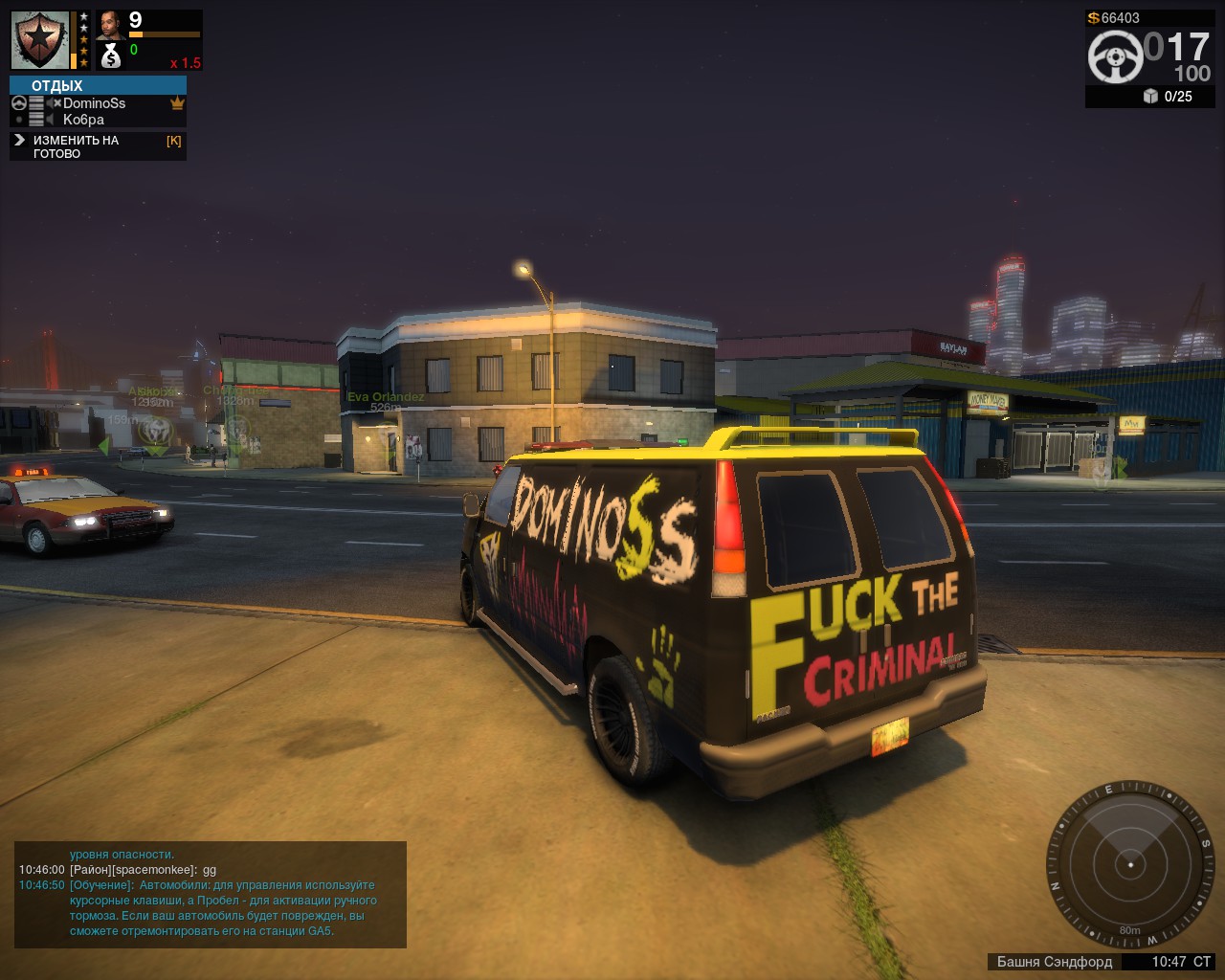The image size is (1225, 980).
Task: Click the enforcer faction badge emblem
Action: (x=40, y=40)
